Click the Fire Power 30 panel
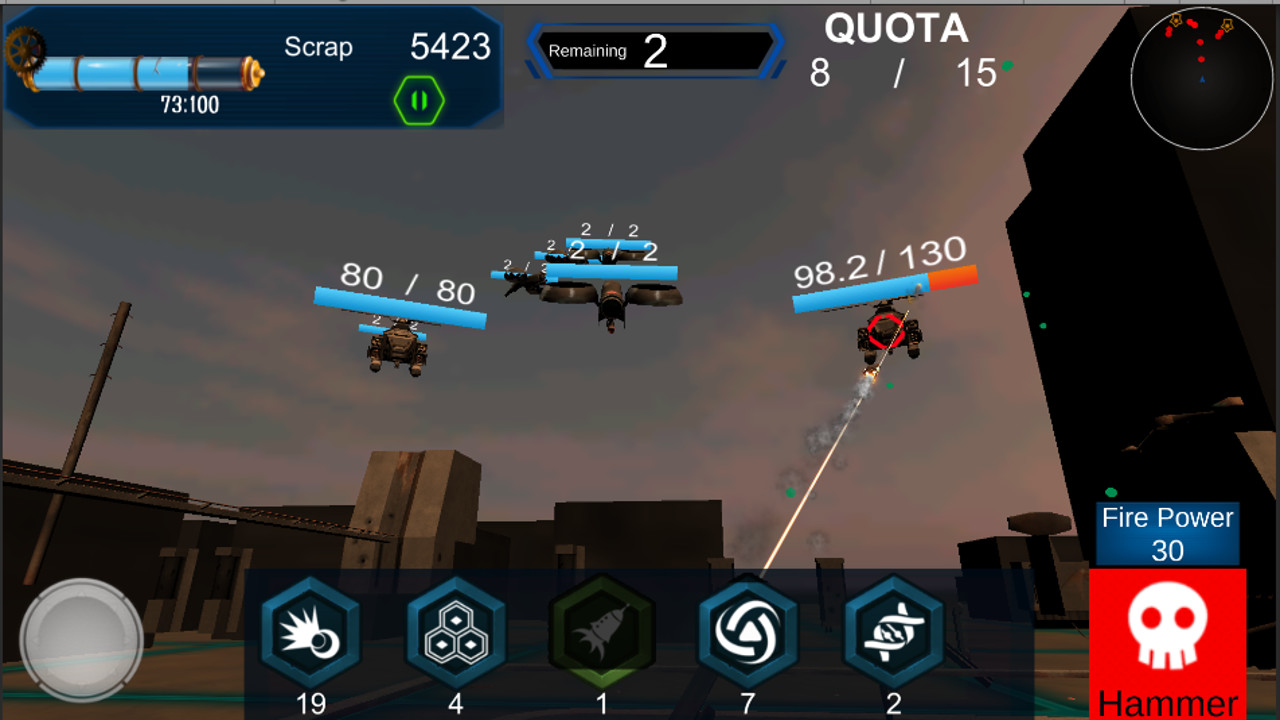This screenshot has height=720, width=1280. 1166,532
